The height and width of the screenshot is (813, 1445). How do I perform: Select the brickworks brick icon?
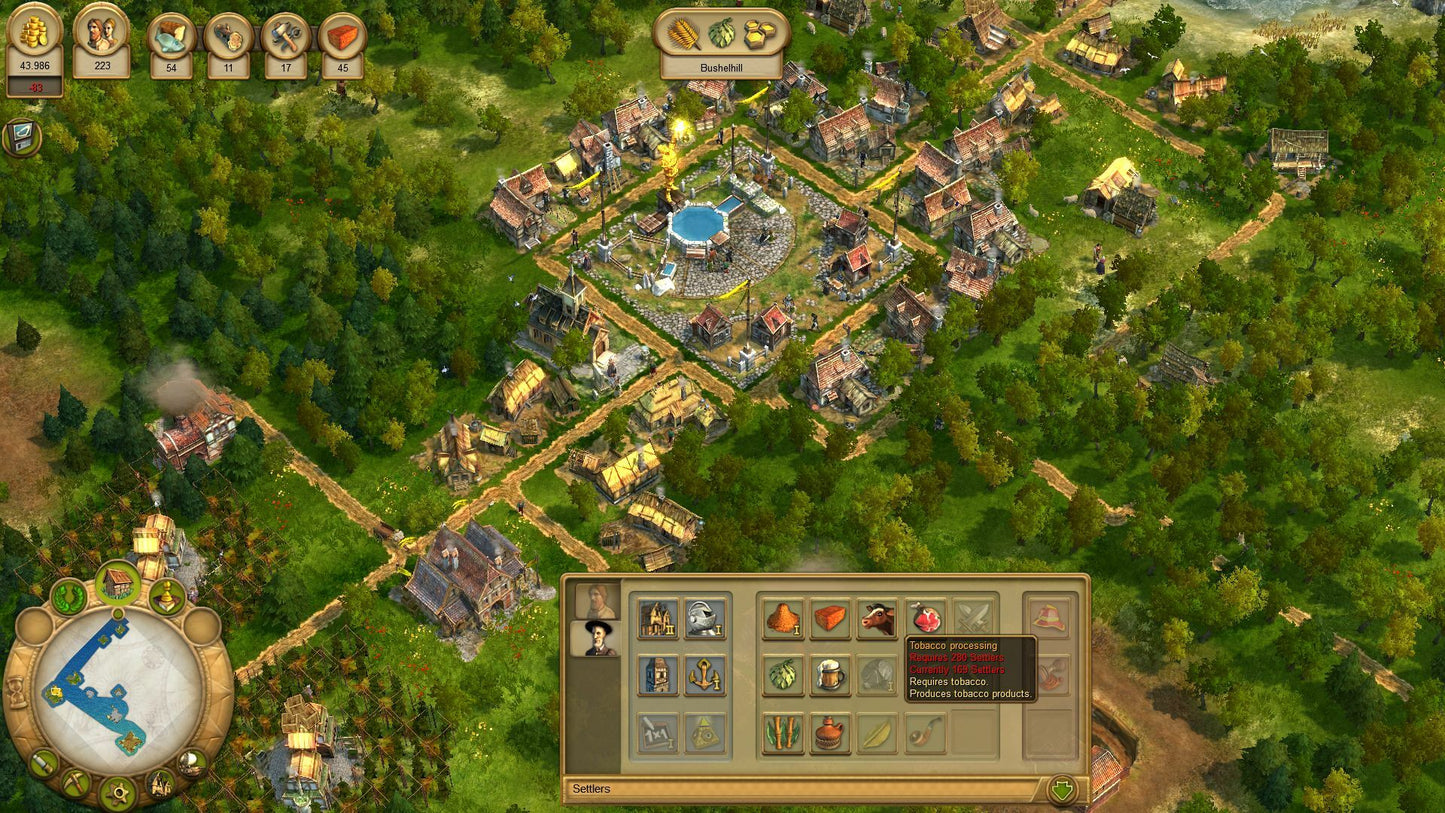(831, 617)
